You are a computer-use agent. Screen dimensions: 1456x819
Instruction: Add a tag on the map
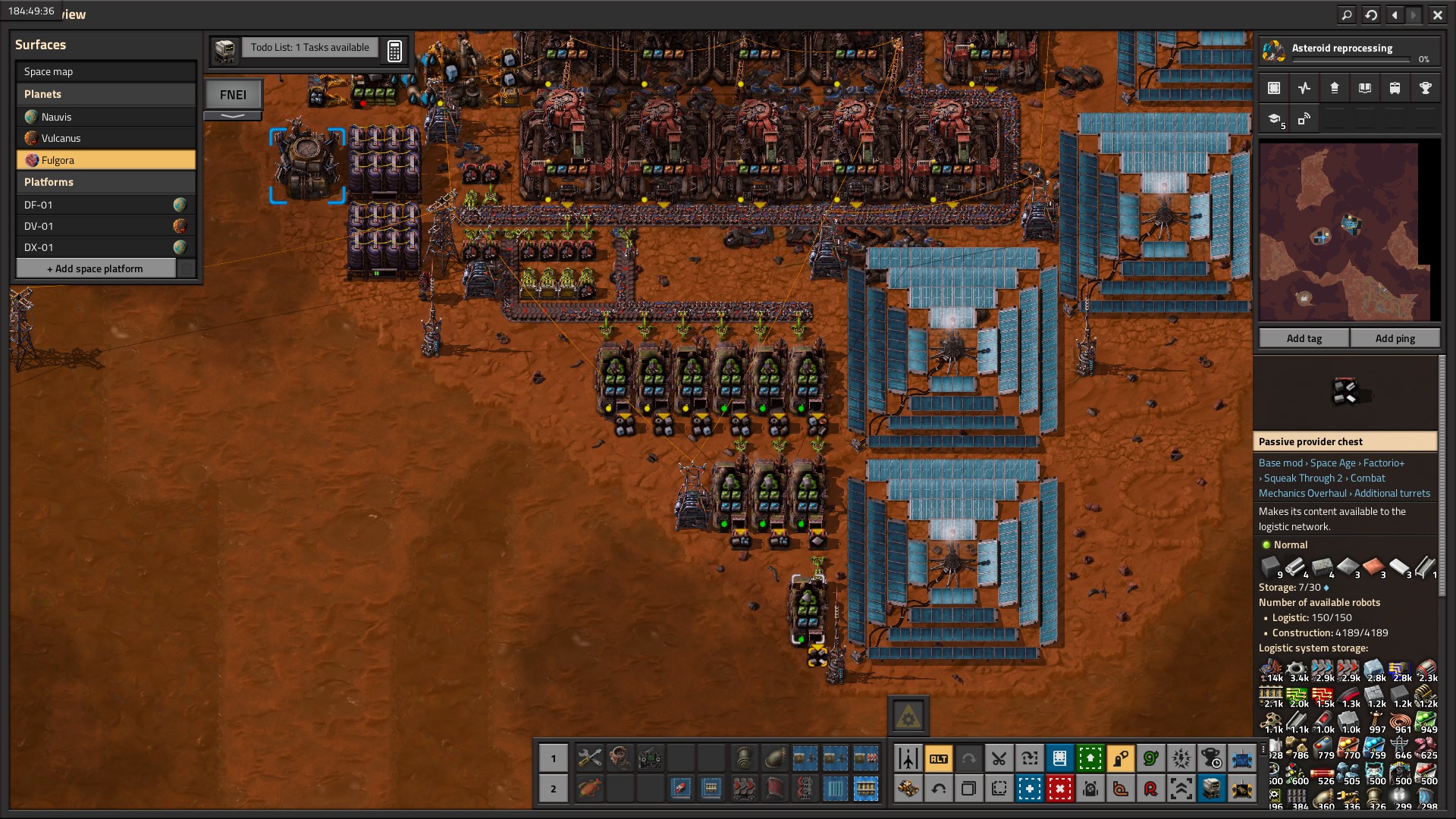point(1304,338)
